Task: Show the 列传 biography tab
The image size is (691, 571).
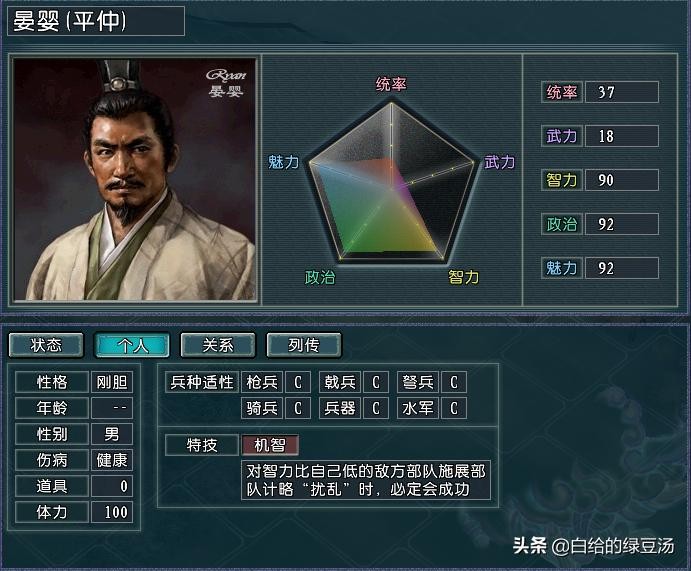Action: click(304, 345)
